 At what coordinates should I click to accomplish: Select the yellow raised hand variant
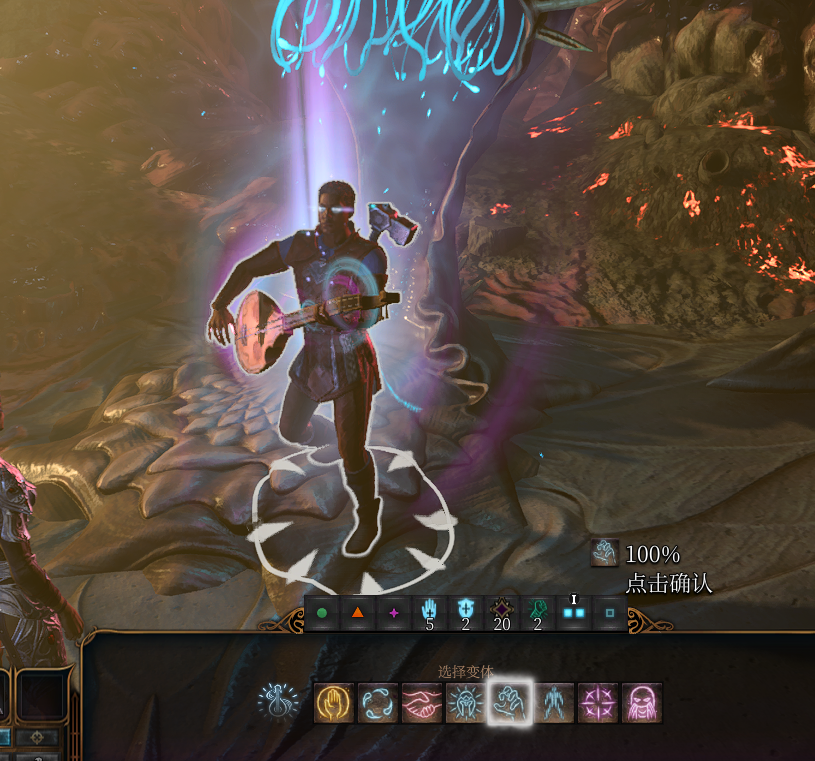(x=332, y=703)
